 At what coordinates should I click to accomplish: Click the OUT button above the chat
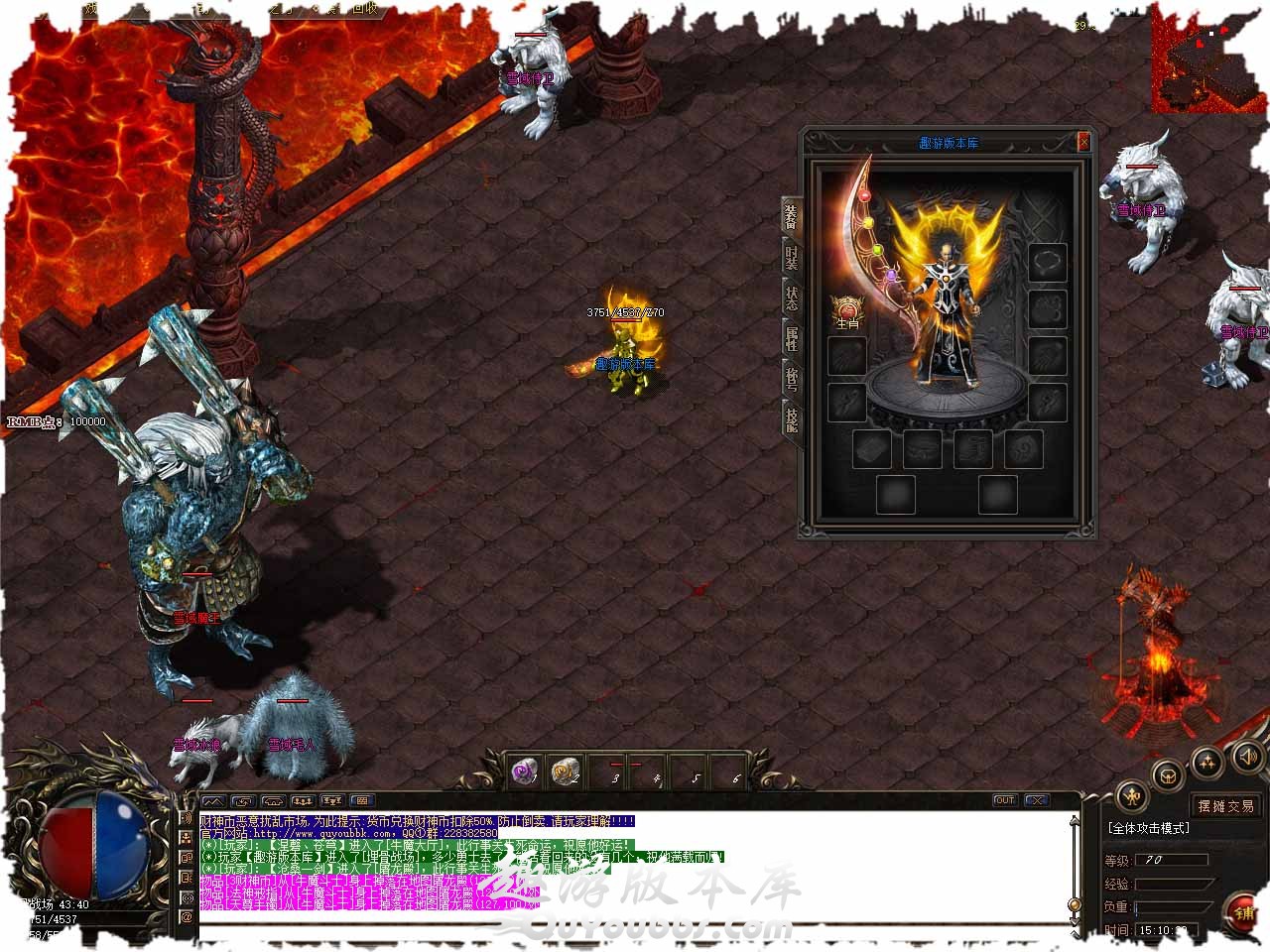point(1004,800)
